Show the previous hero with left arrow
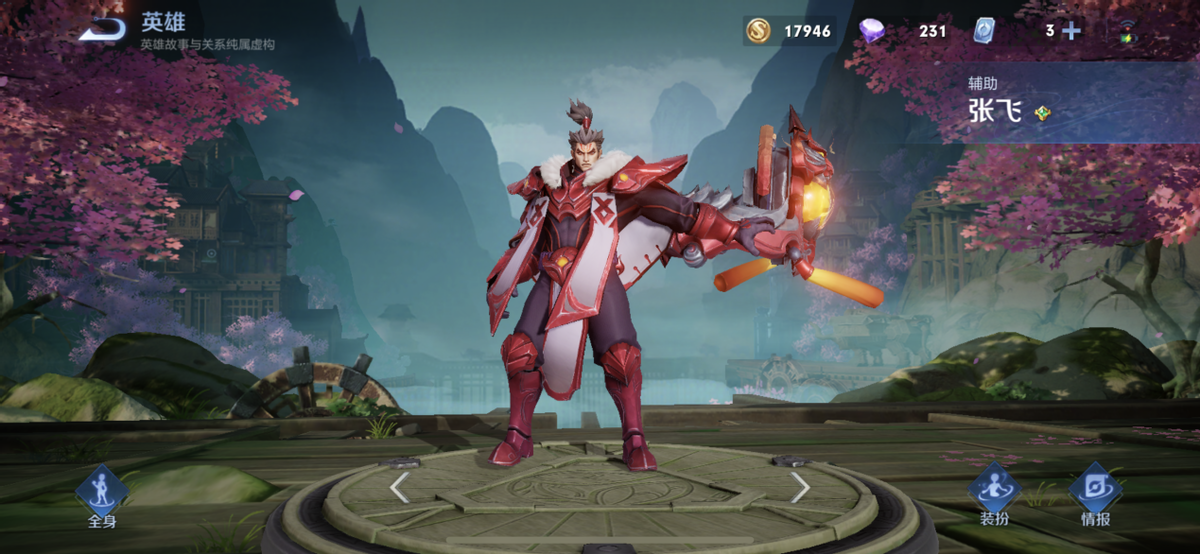The height and width of the screenshot is (554, 1200). (399, 487)
